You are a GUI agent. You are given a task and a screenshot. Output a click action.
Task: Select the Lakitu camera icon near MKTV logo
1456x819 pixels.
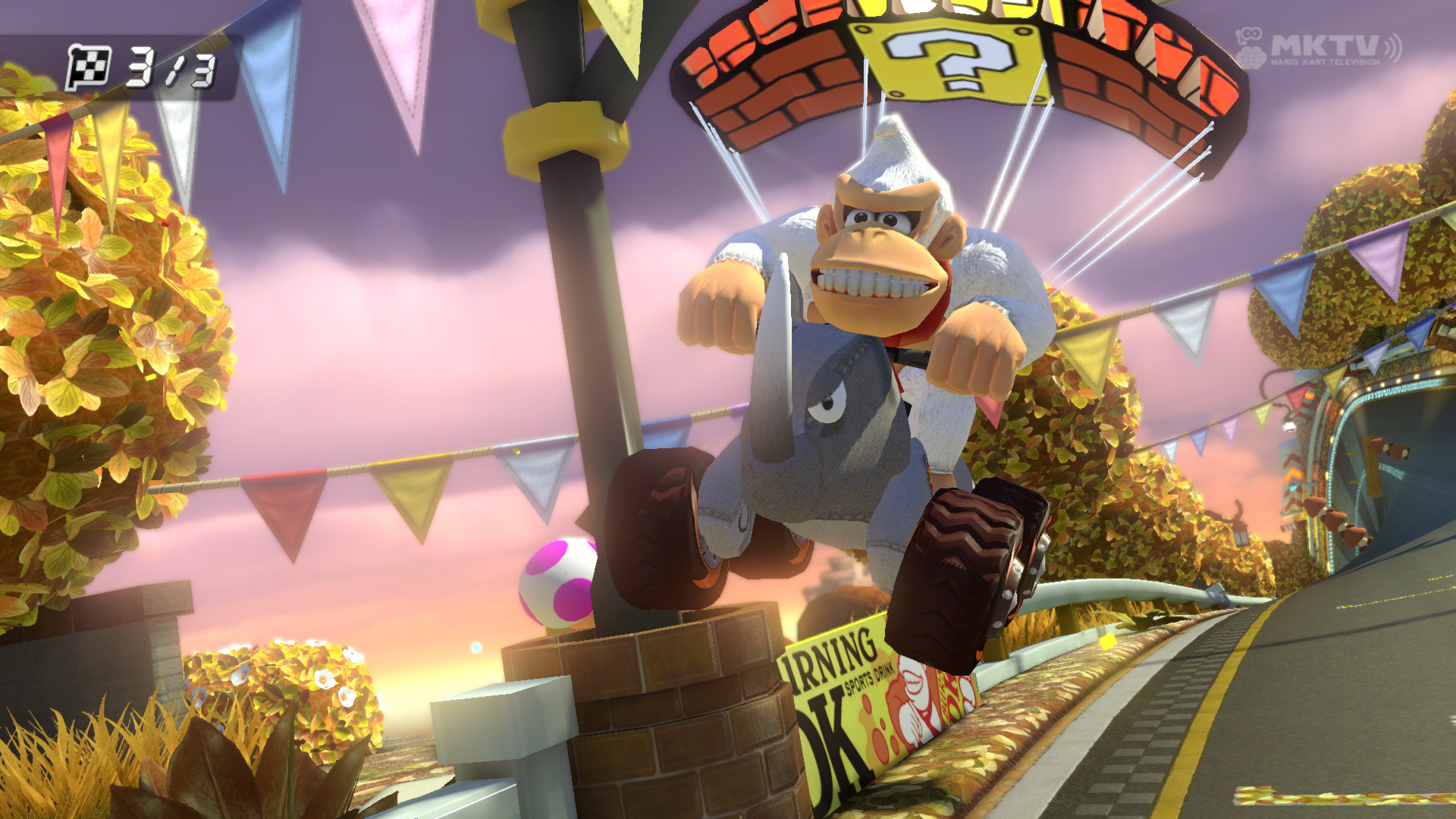[x=1250, y=35]
